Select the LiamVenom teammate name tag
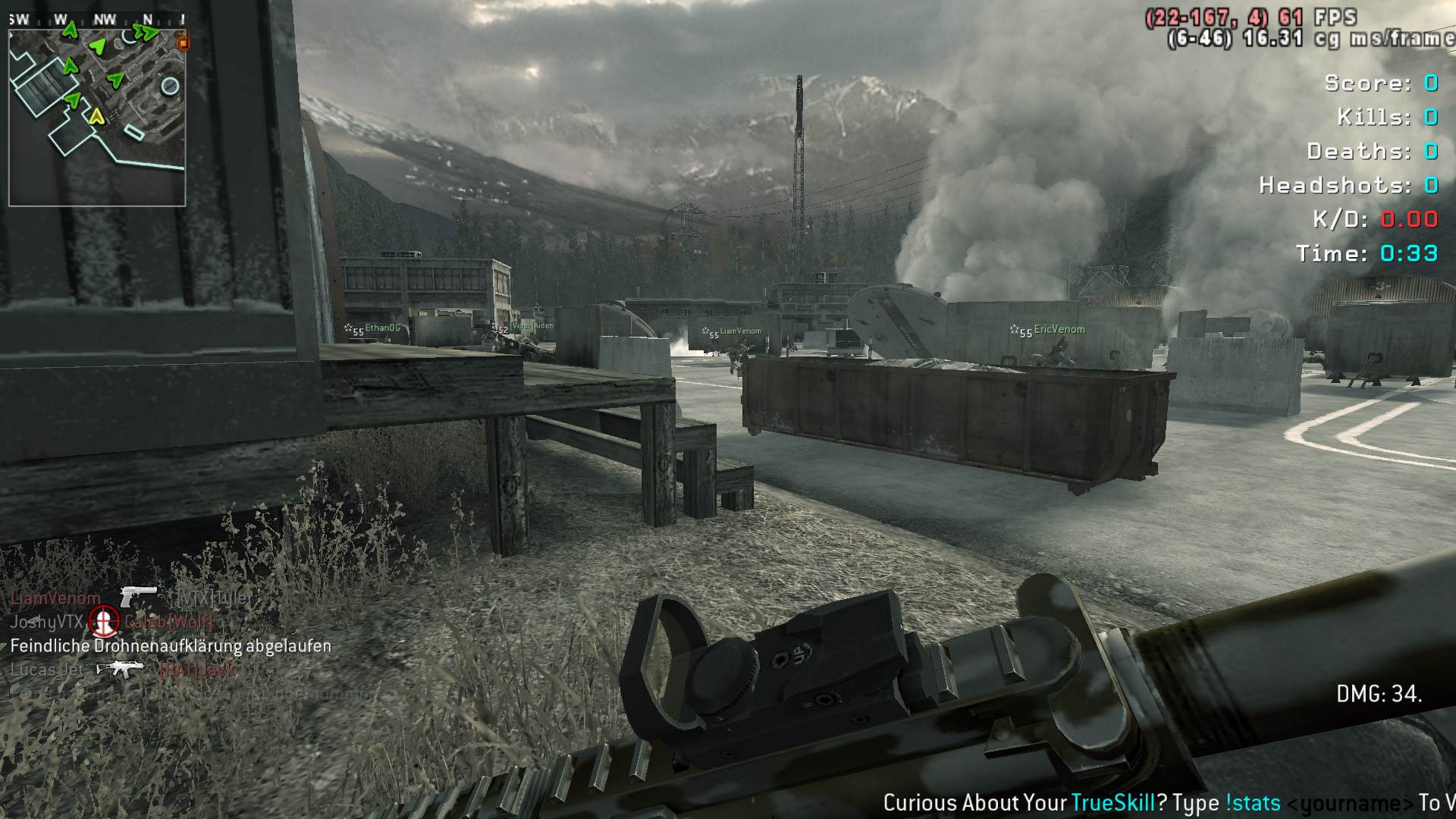This screenshot has width=1456, height=819. click(740, 331)
